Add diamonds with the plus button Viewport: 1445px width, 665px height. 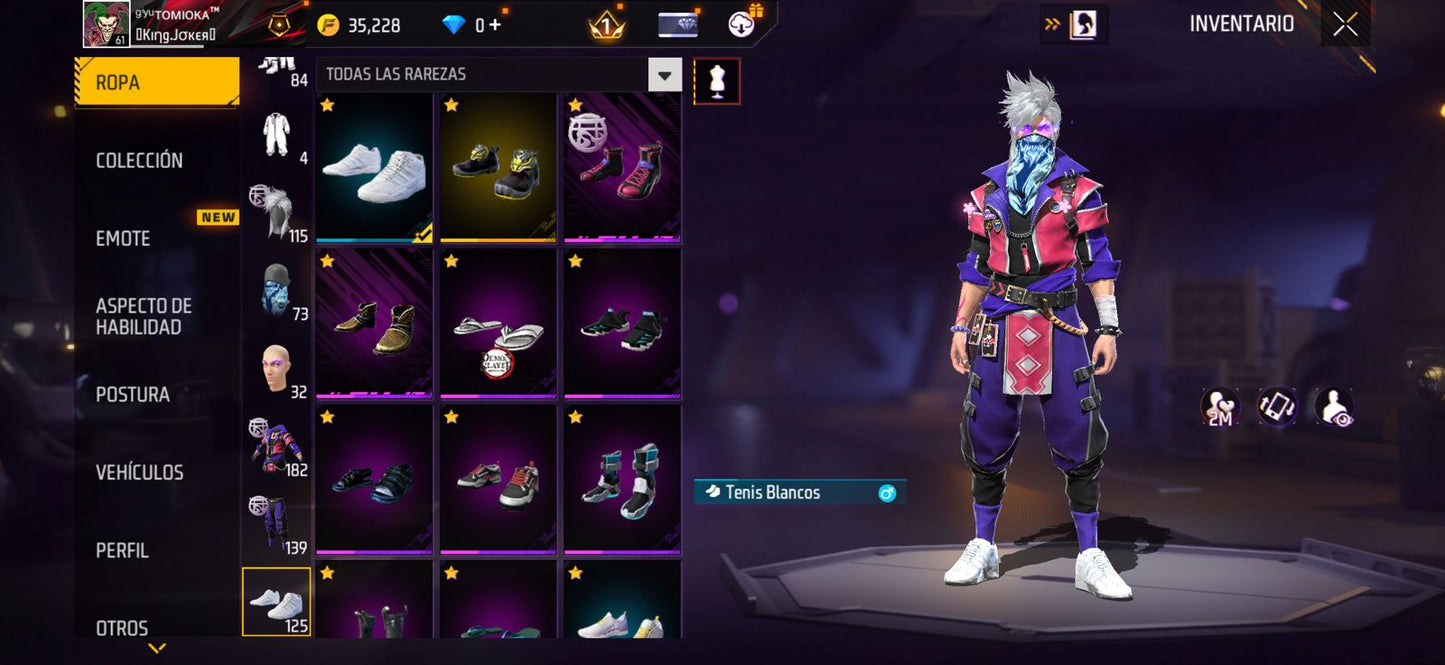(495, 25)
